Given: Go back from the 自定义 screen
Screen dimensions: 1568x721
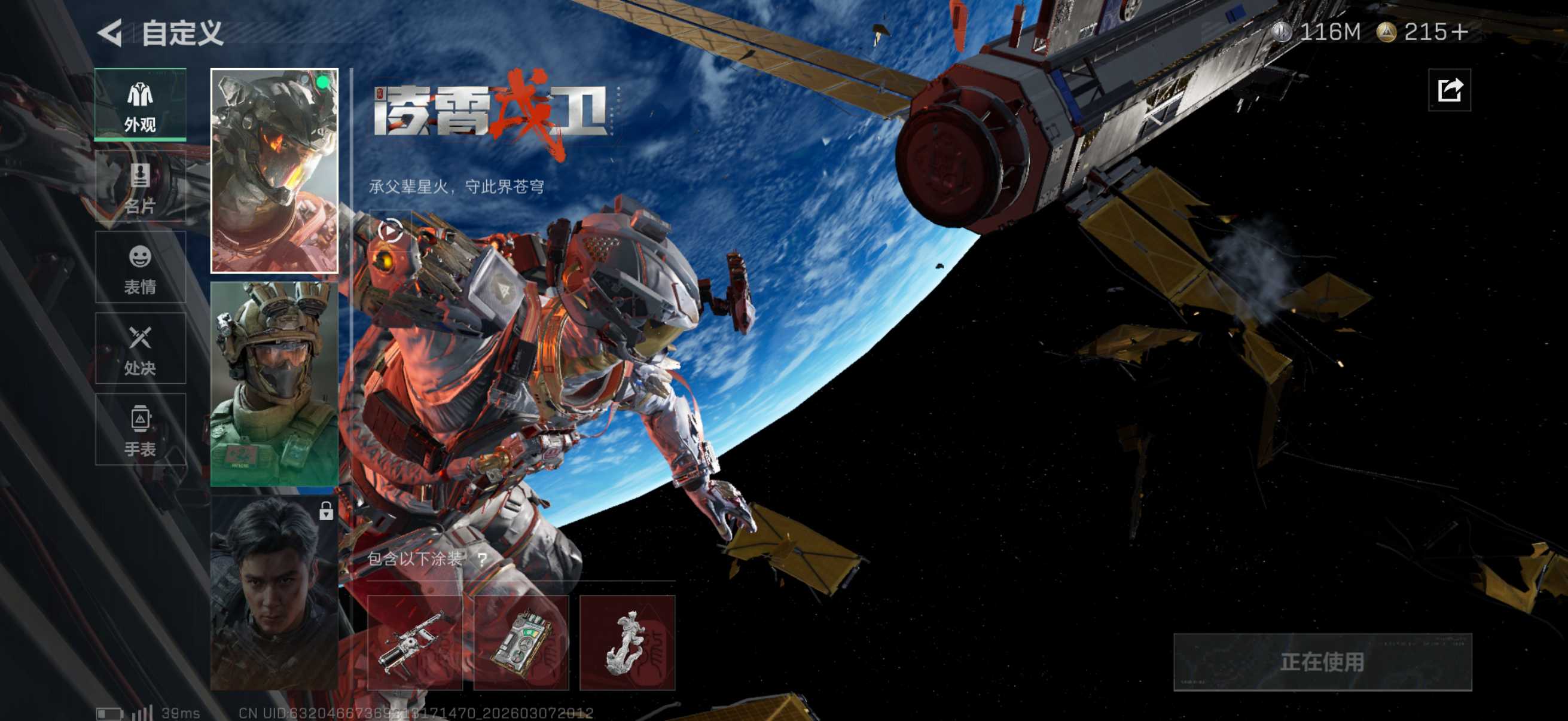Looking at the screenshot, I should pos(110,33).
